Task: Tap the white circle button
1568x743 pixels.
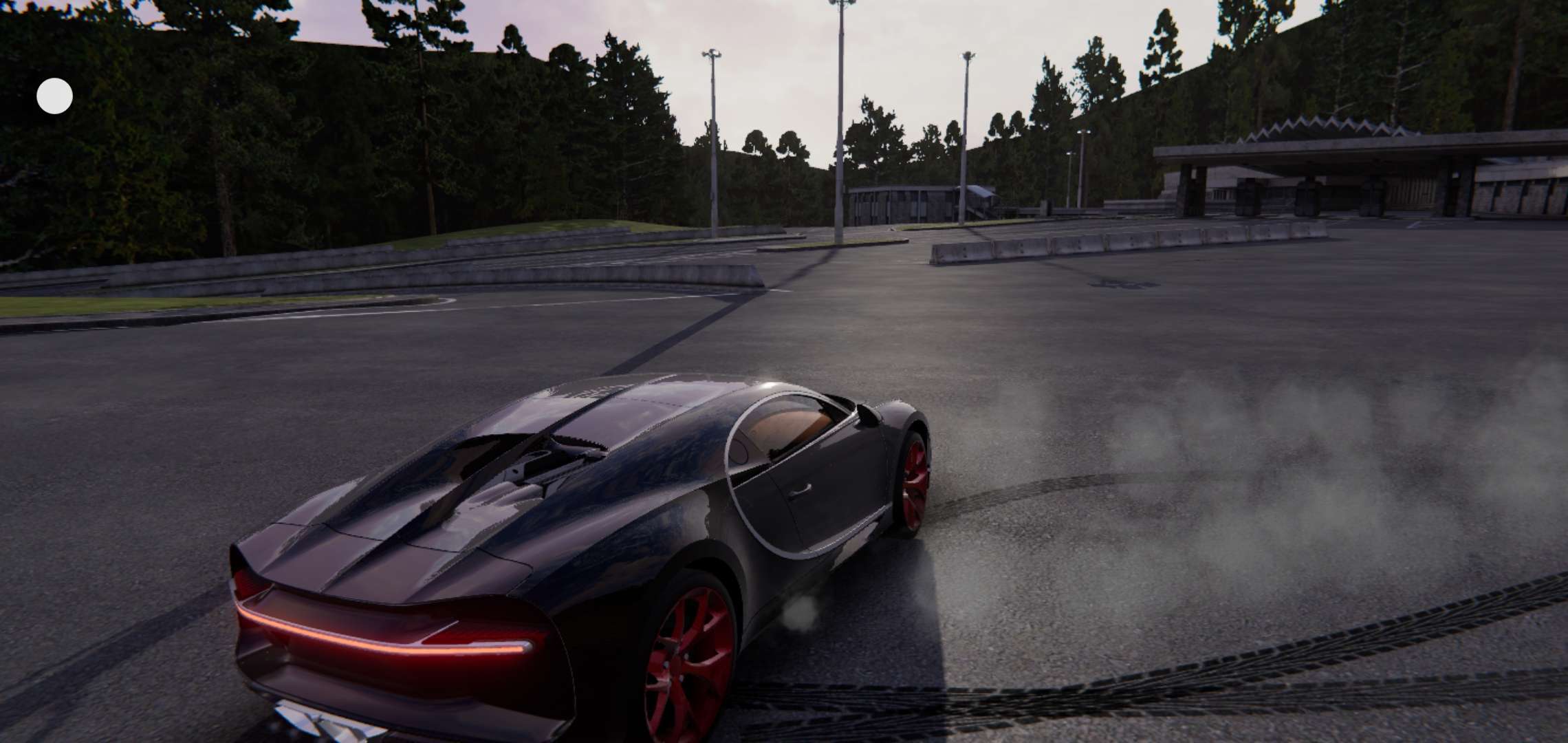Action: (x=54, y=96)
